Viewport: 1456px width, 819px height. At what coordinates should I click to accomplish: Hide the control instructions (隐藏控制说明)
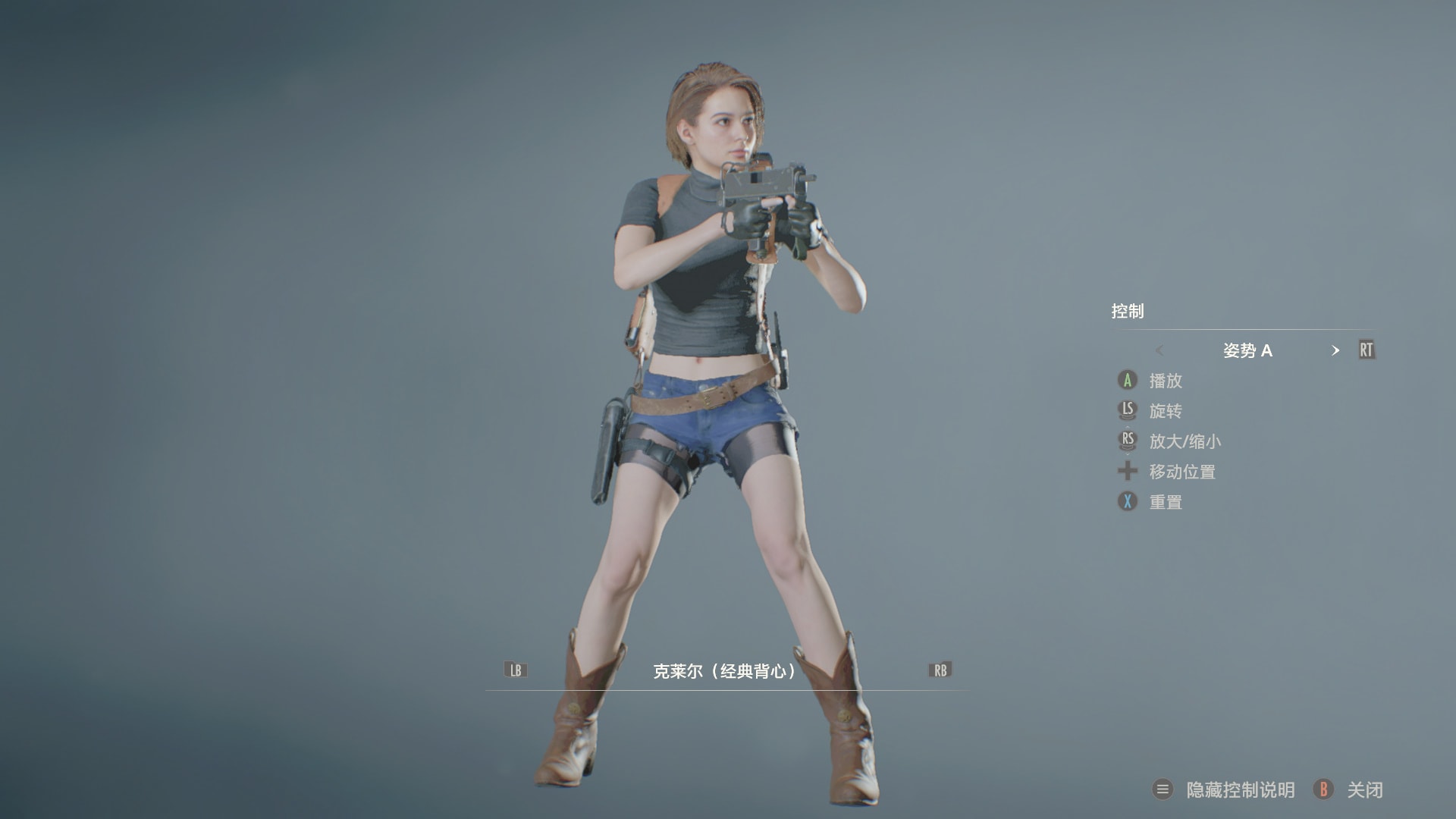1239,790
